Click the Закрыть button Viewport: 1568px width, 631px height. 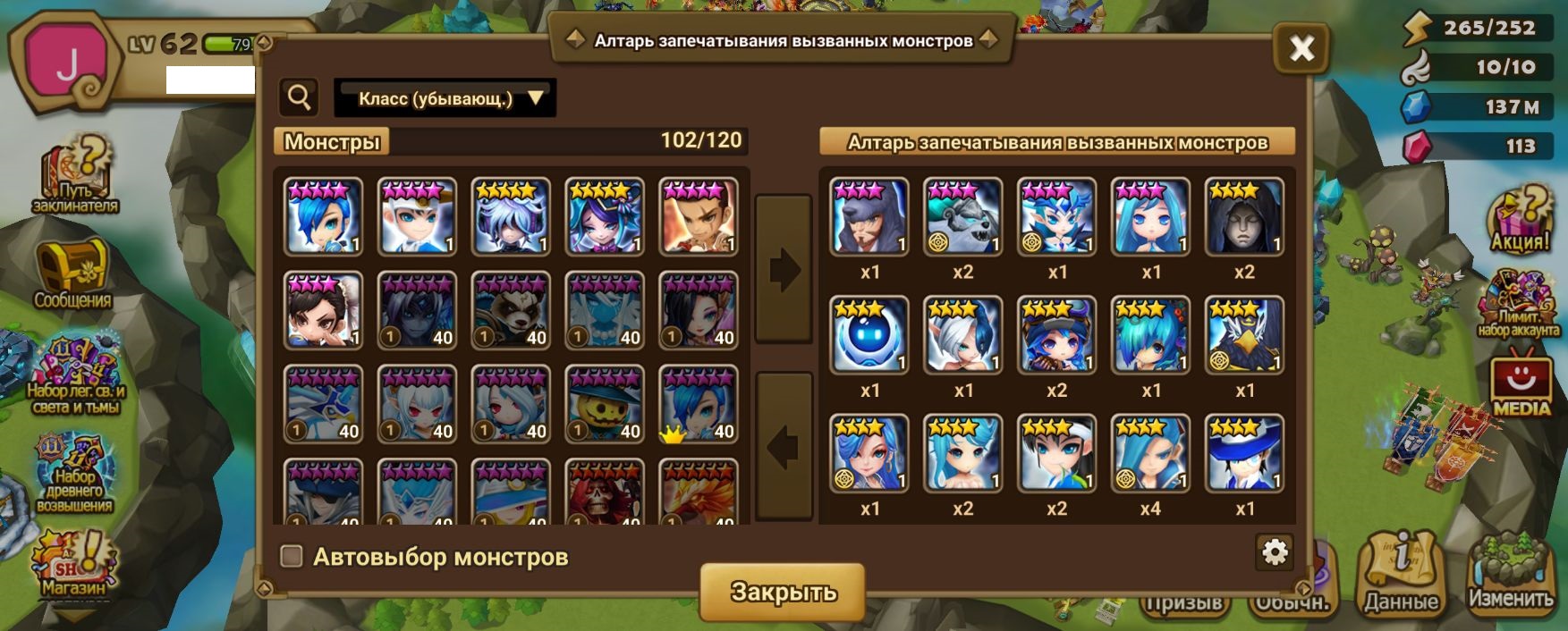coord(783,592)
